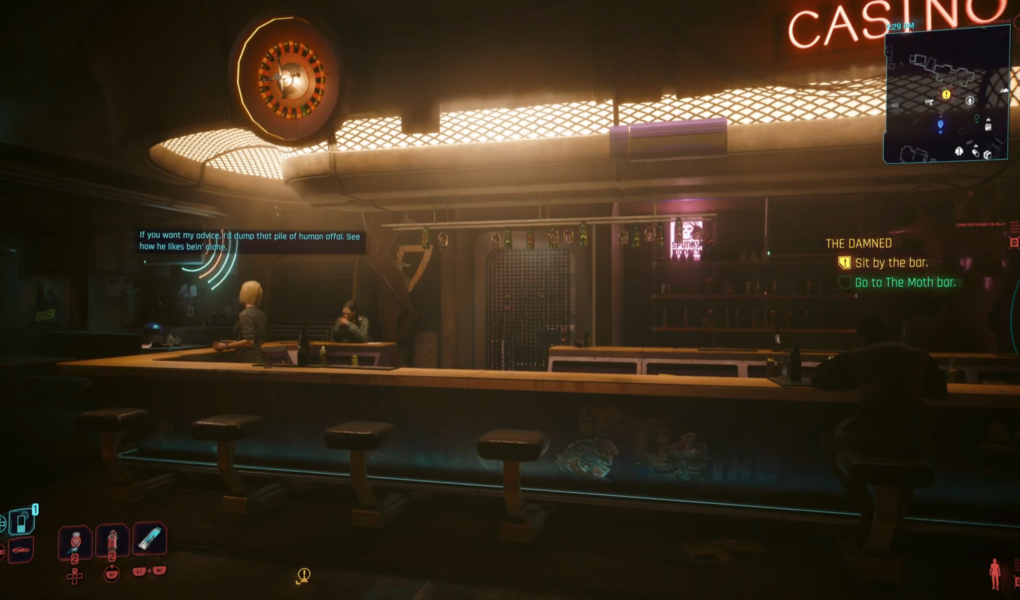The width and height of the screenshot is (1020, 600).
Task: Activate the blue tube item slot
Action: [x=149, y=540]
